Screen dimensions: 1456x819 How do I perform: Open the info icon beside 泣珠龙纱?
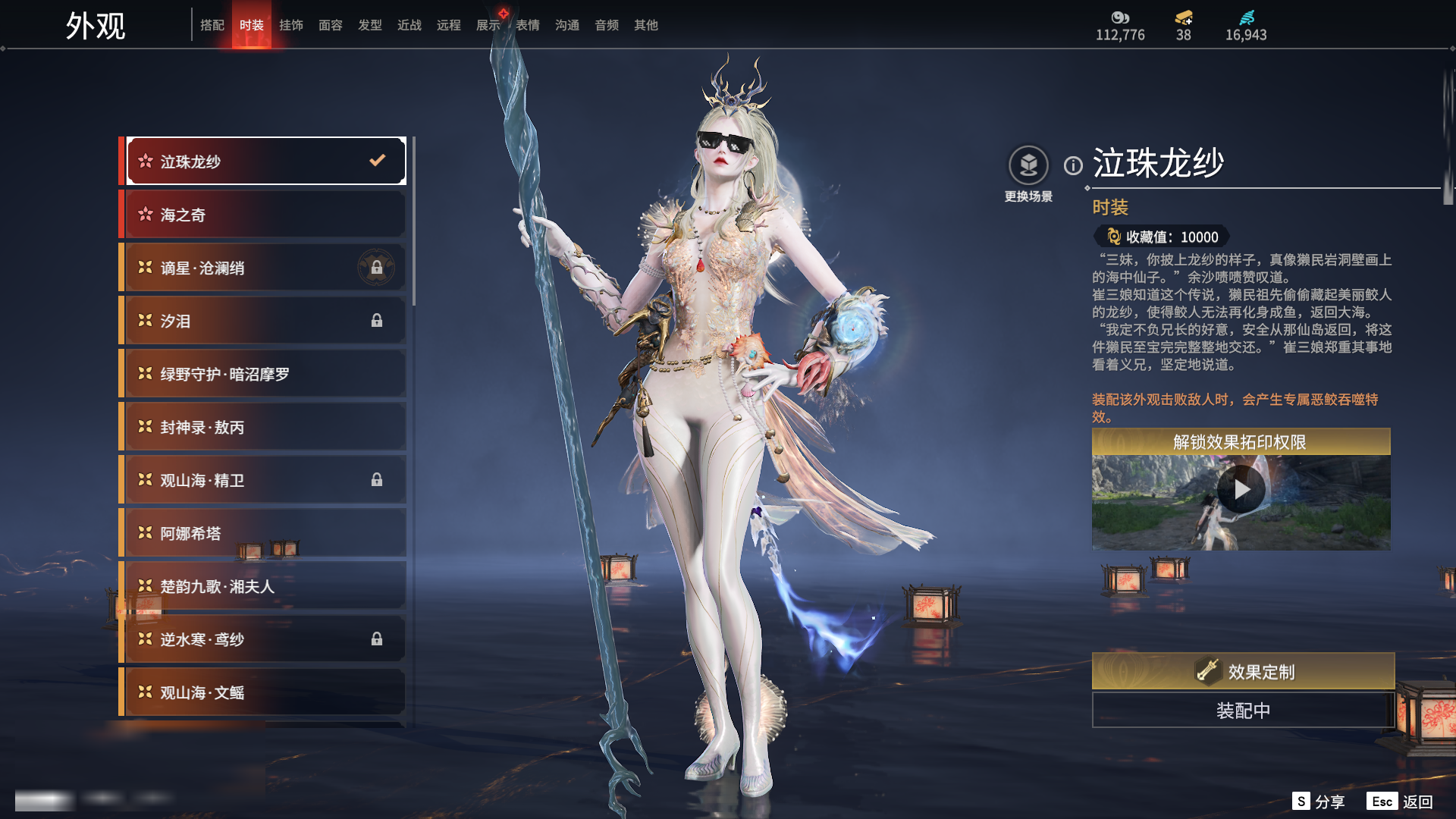(x=1073, y=165)
